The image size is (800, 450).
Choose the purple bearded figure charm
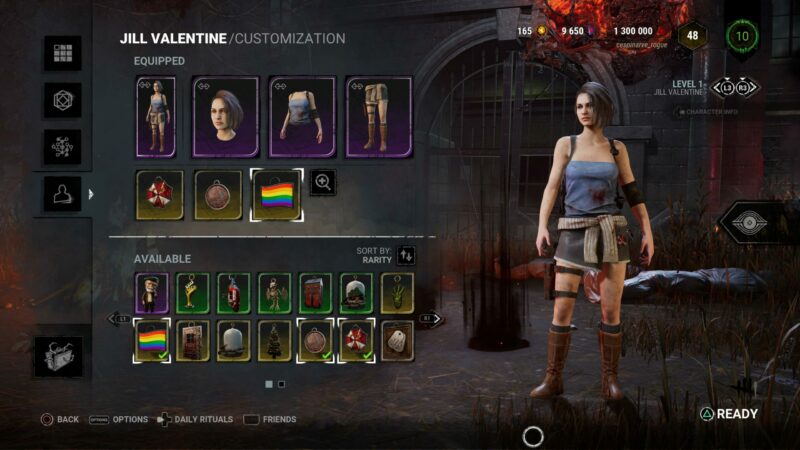152,292
